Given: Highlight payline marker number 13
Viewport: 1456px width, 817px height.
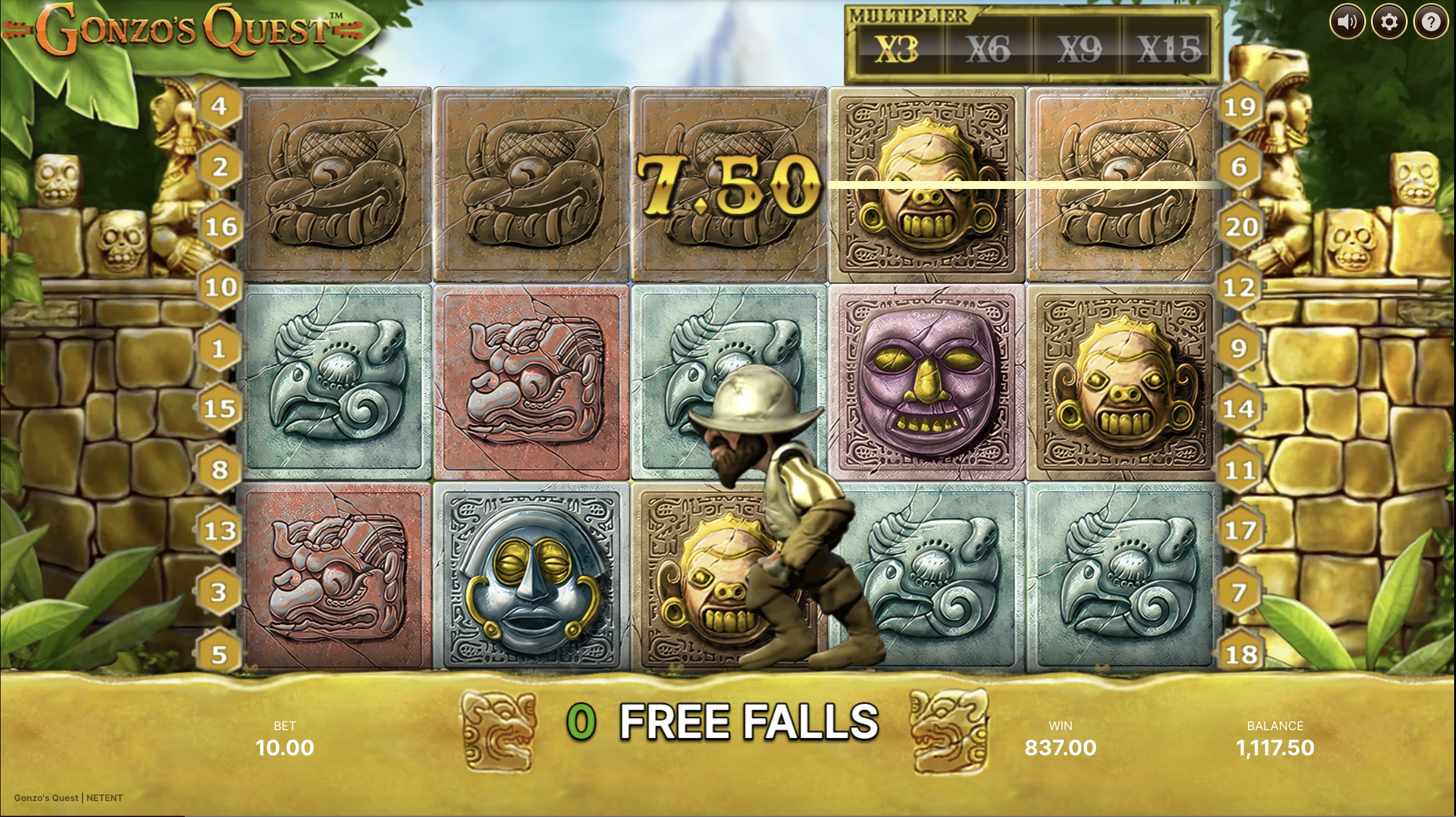Looking at the screenshot, I should 219,531.
